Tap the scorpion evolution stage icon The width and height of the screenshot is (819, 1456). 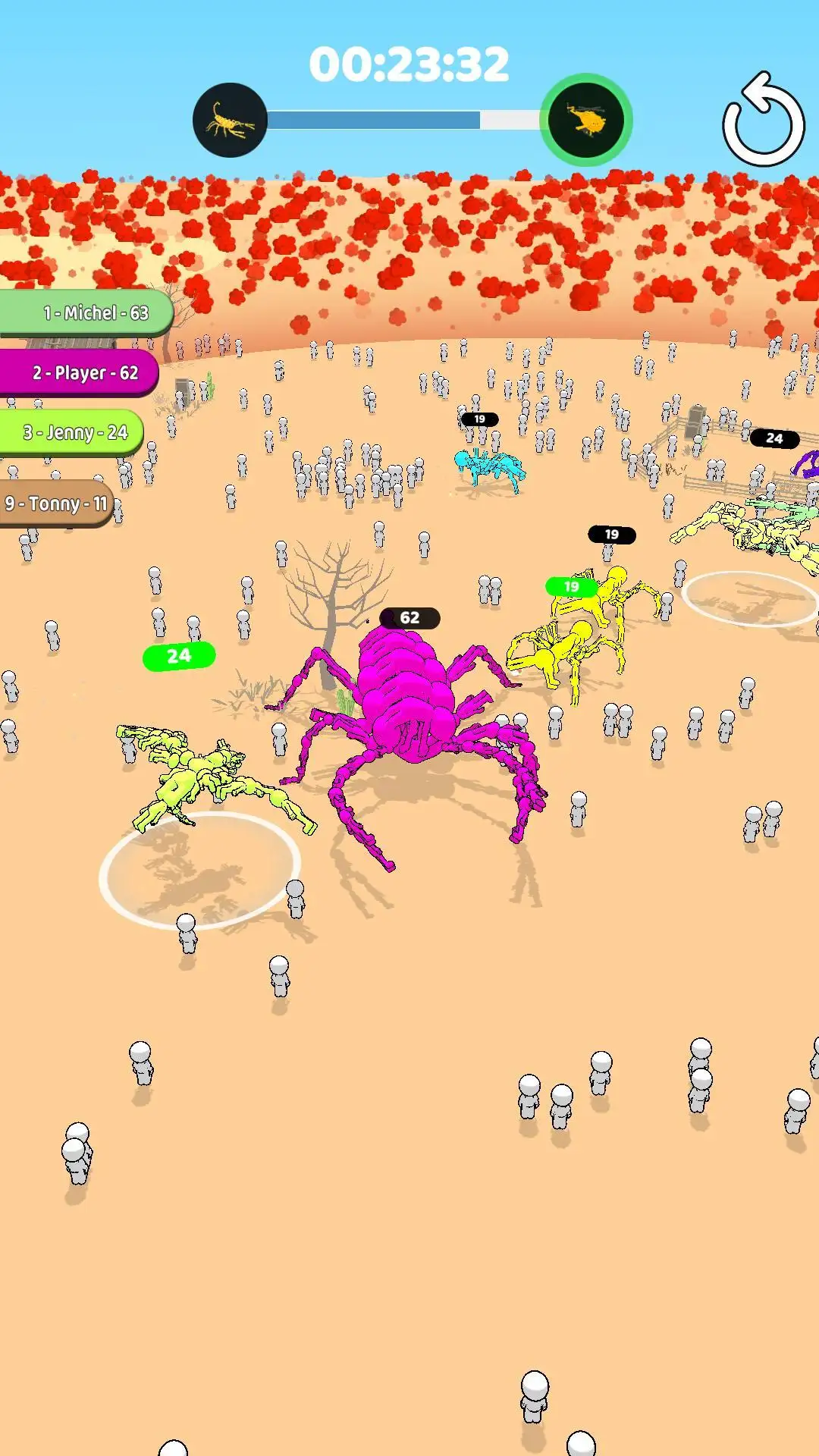[230, 121]
